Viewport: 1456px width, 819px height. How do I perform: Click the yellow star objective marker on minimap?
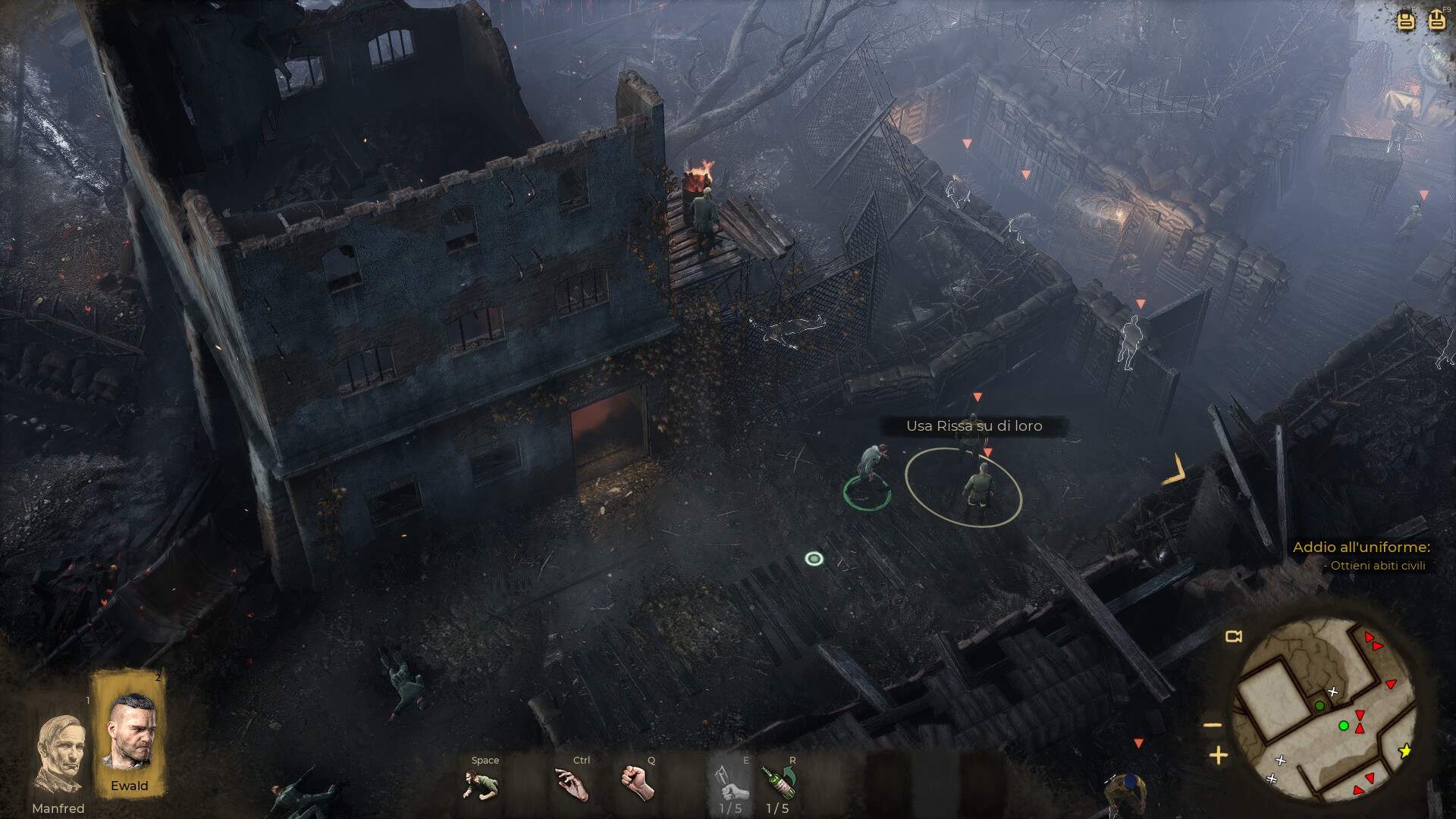click(x=1405, y=751)
